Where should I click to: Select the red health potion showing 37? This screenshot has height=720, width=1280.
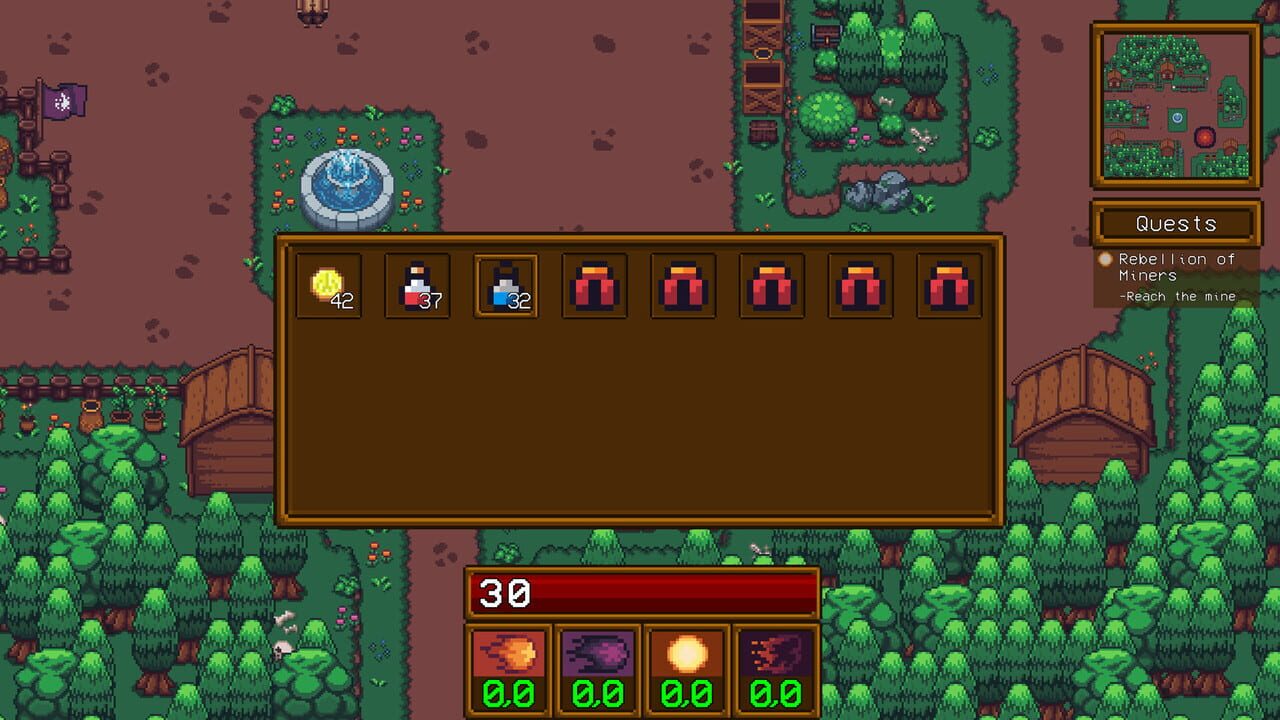point(417,285)
